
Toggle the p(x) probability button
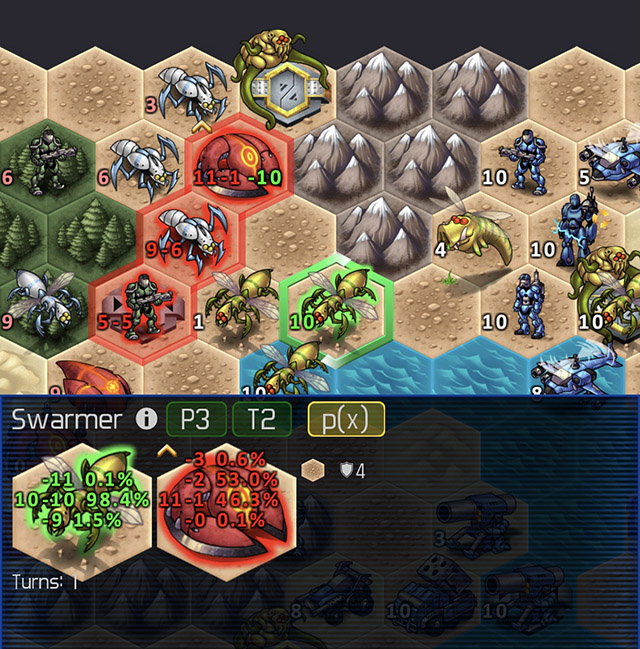coord(346,419)
